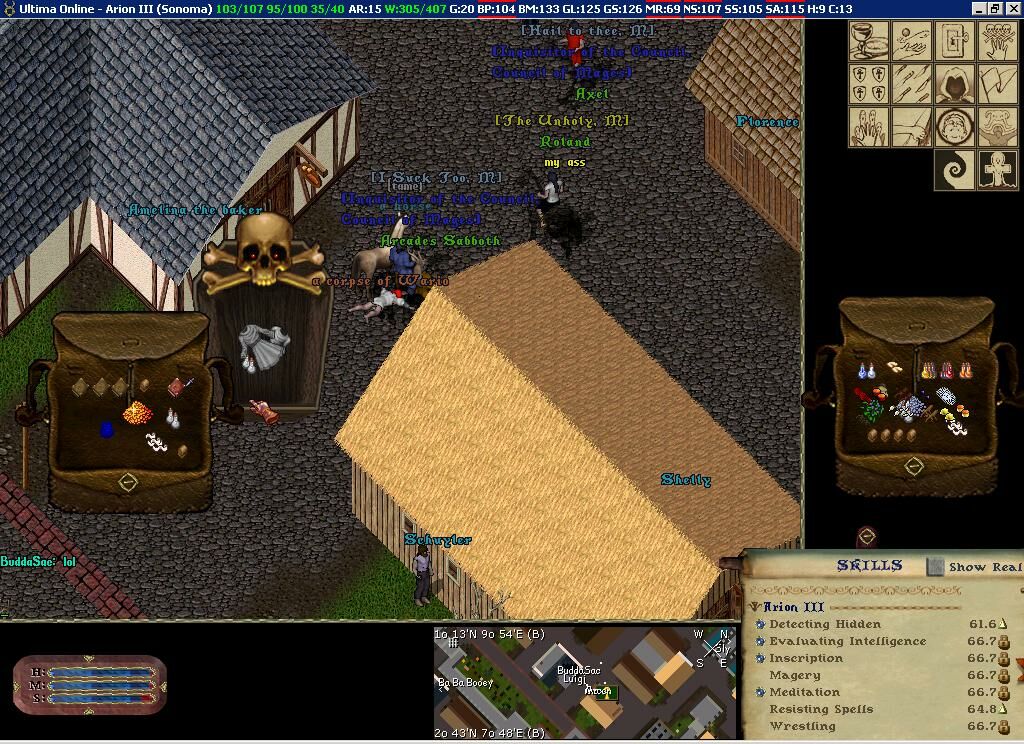Image resolution: width=1024 pixels, height=744 pixels.
Task: Activate the hooded figure spell icon
Action: coord(954,84)
